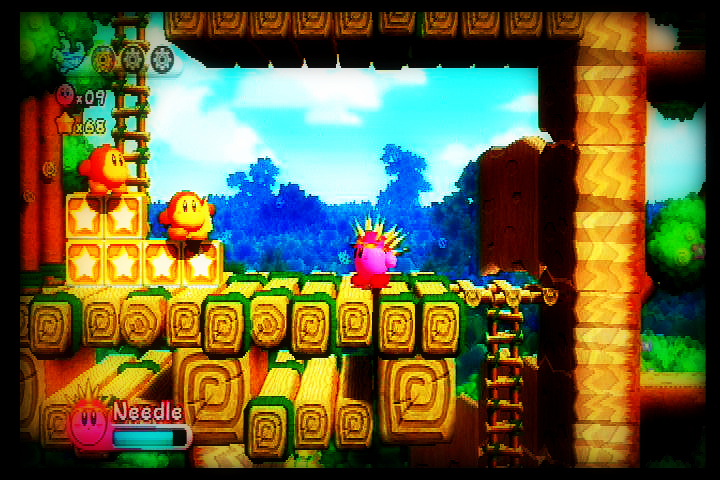
Task: Click the collected gold energy sphere icon
Action: (x=102, y=60)
